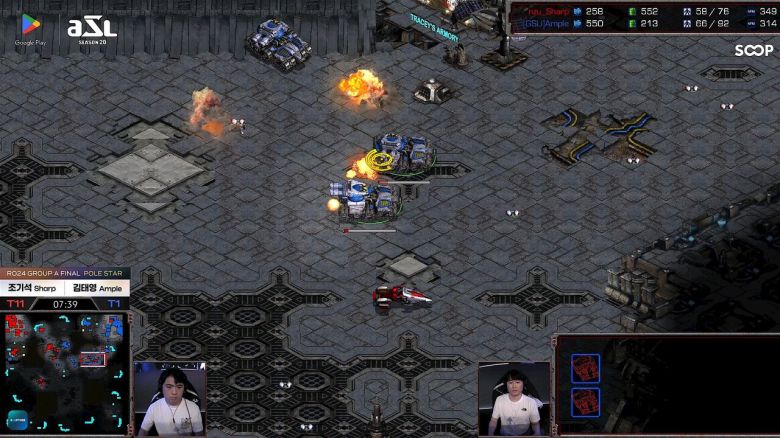The image size is (780, 438).
Task: Click the SOOP logo
Action: click(753, 50)
